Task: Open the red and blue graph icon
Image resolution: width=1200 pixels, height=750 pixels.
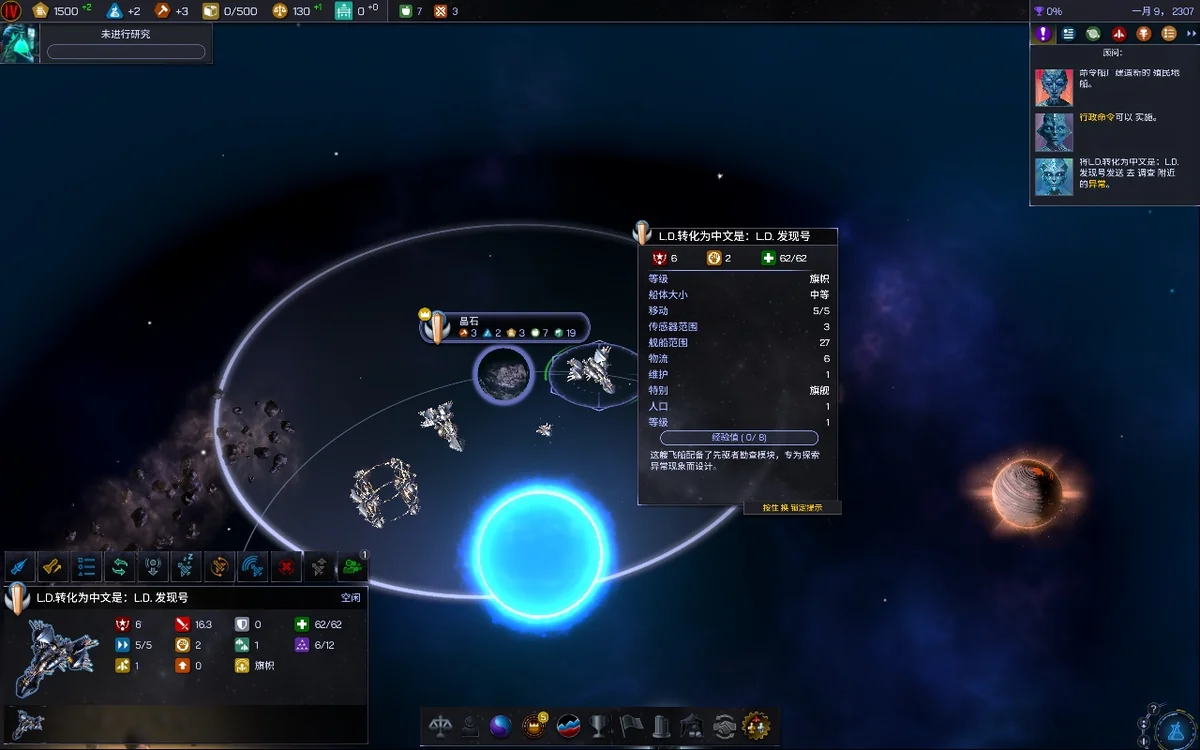Action: coord(568,726)
